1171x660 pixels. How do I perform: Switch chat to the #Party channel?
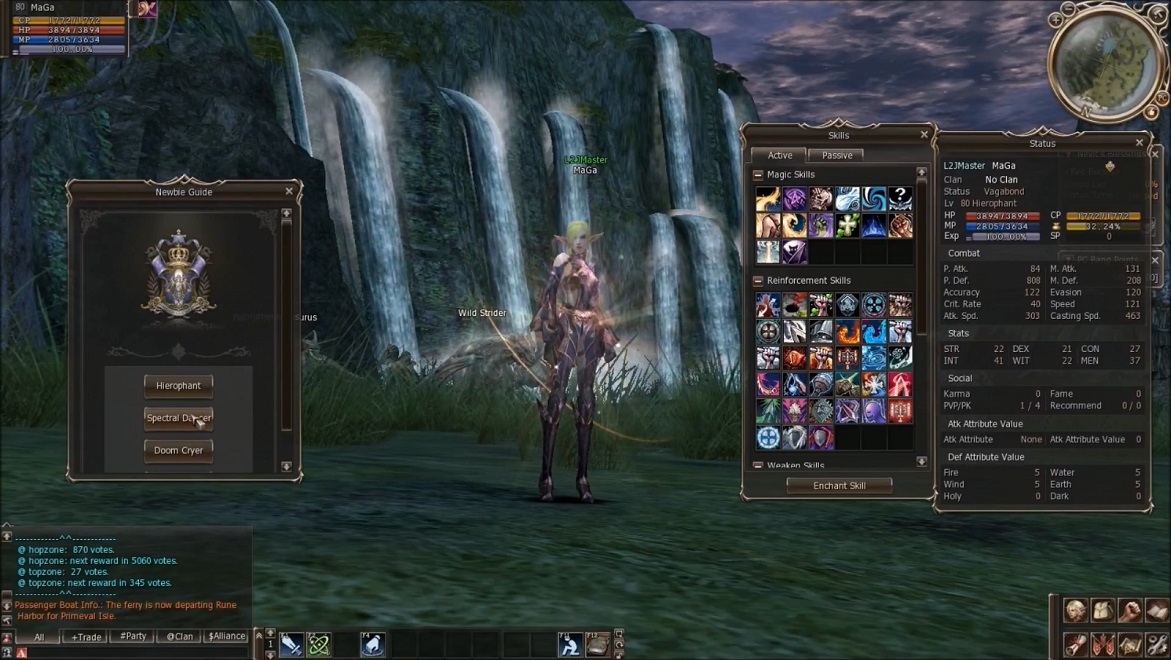tap(133, 636)
